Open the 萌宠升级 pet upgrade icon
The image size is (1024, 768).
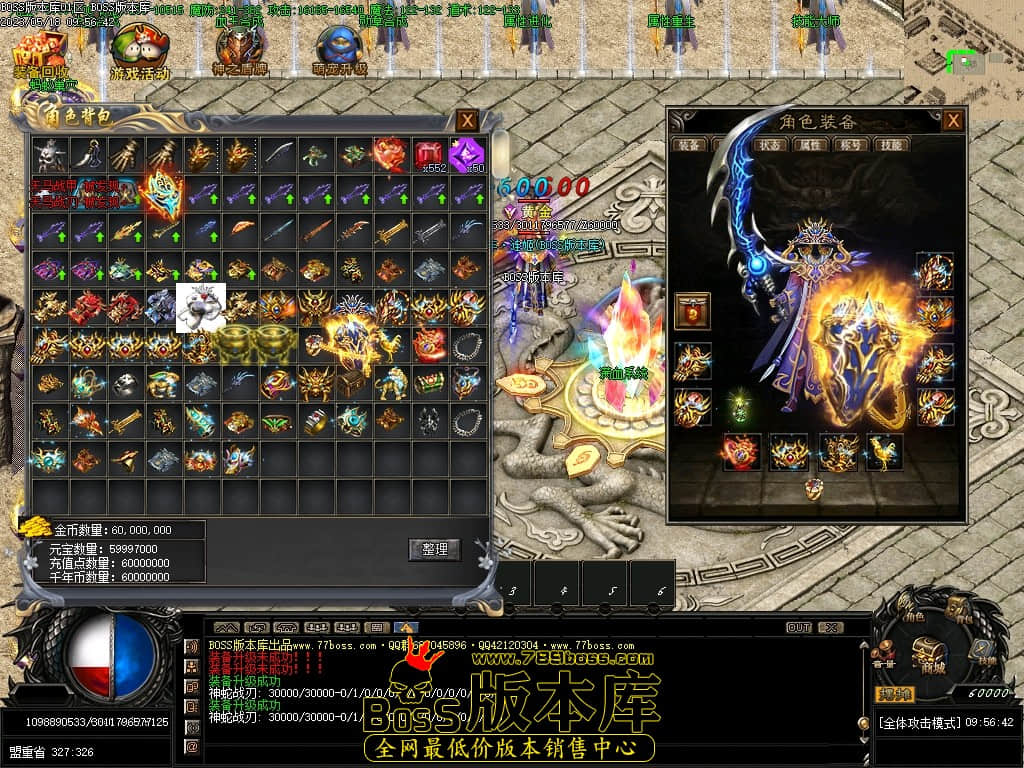click(x=340, y=50)
